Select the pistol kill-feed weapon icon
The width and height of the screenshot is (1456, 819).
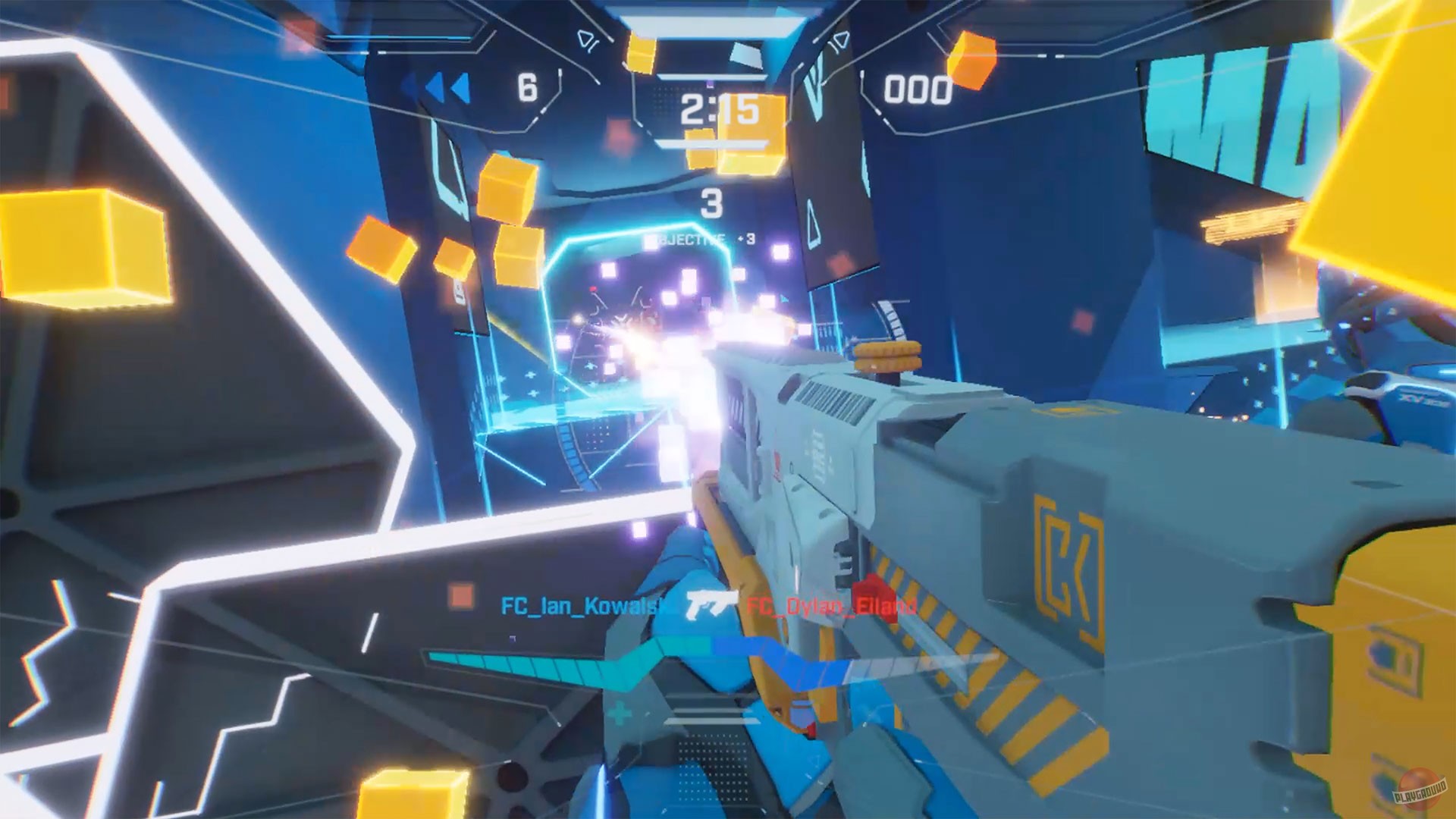[x=706, y=605]
